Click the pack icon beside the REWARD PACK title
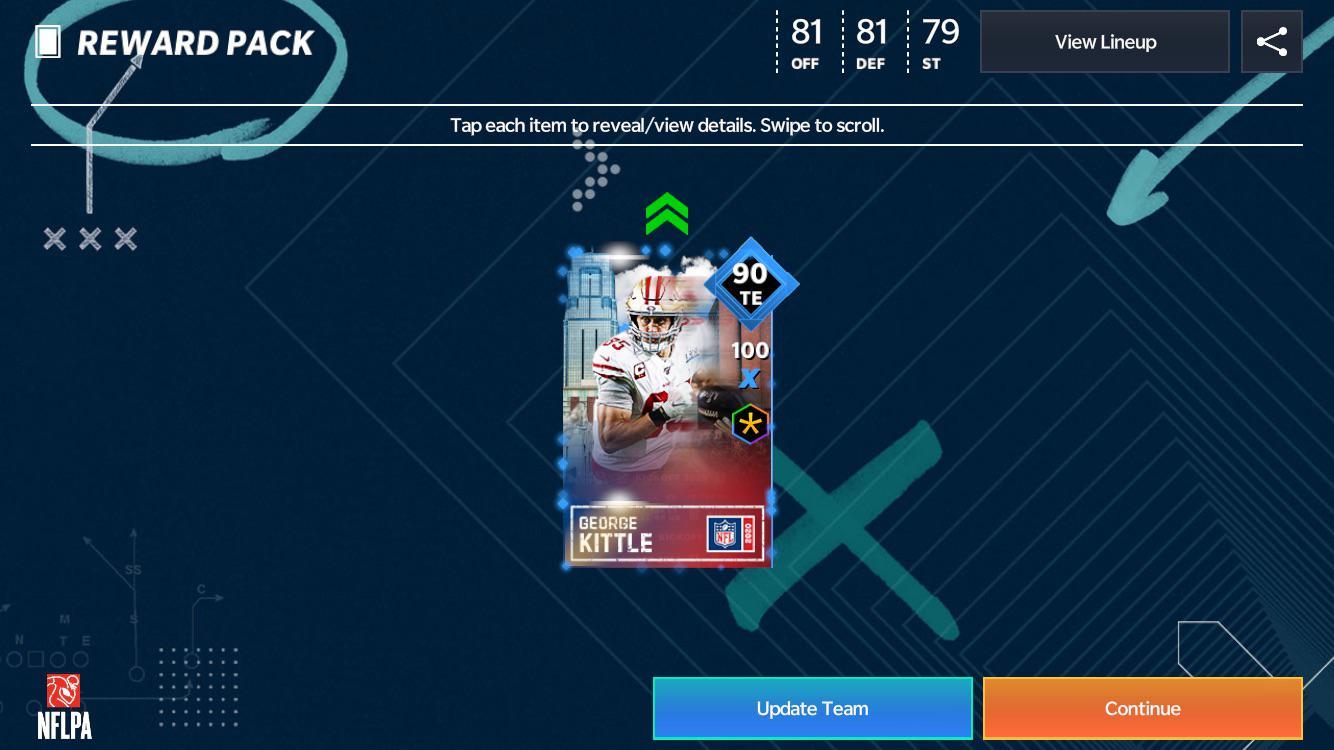 (47, 42)
